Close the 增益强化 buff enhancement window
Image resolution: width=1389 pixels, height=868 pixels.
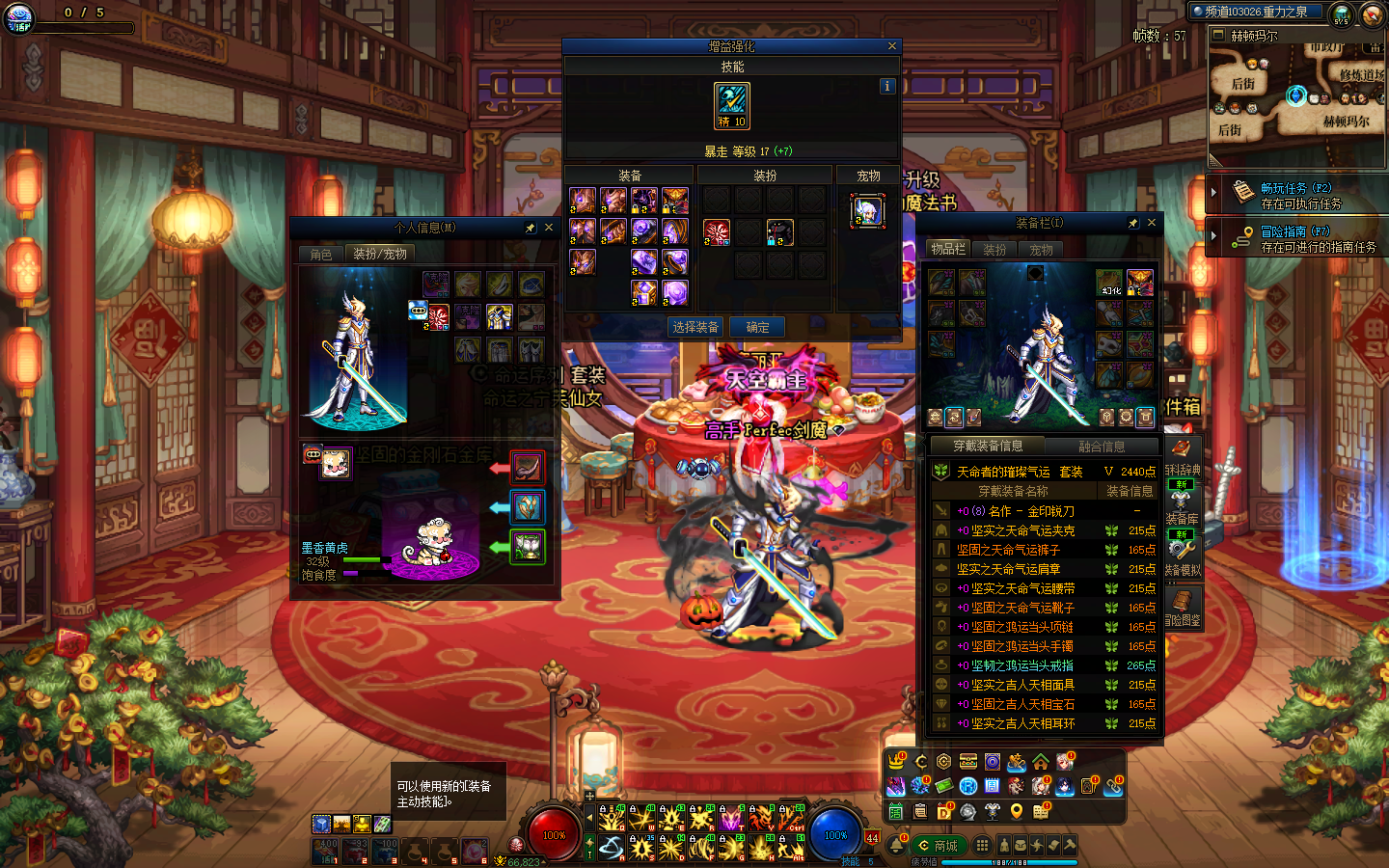[x=892, y=46]
